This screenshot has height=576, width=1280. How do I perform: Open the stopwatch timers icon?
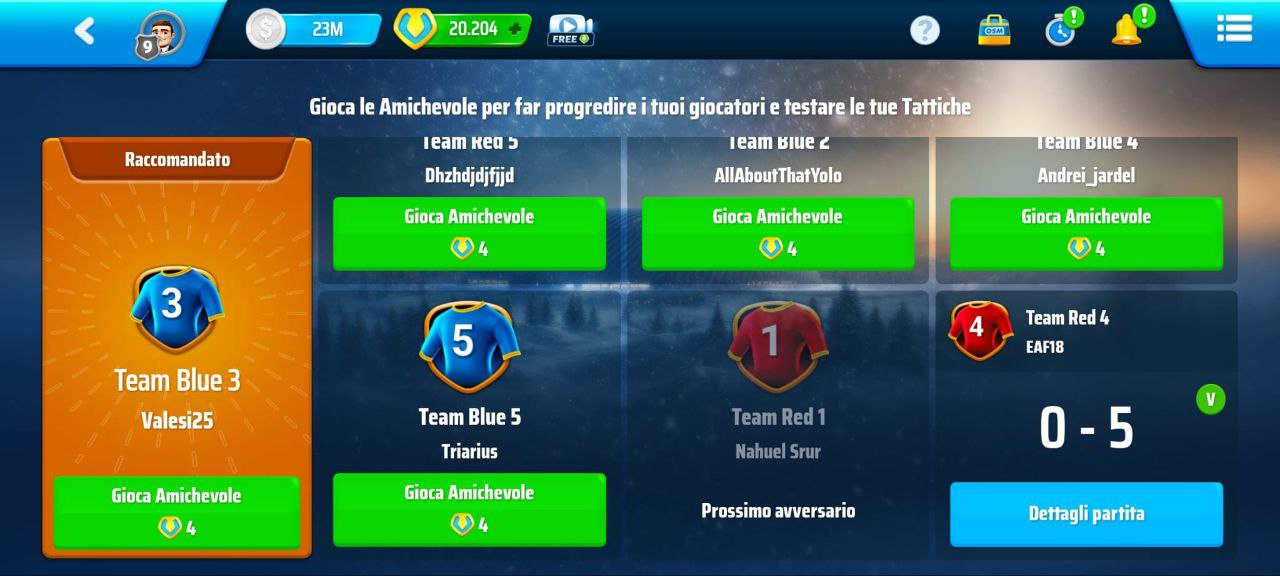[x=1060, y=30]
